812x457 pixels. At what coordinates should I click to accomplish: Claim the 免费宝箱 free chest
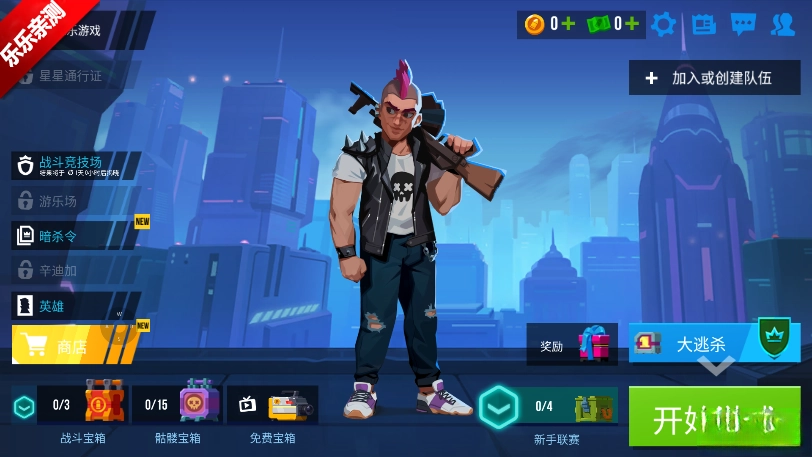(x=273, y=406)
